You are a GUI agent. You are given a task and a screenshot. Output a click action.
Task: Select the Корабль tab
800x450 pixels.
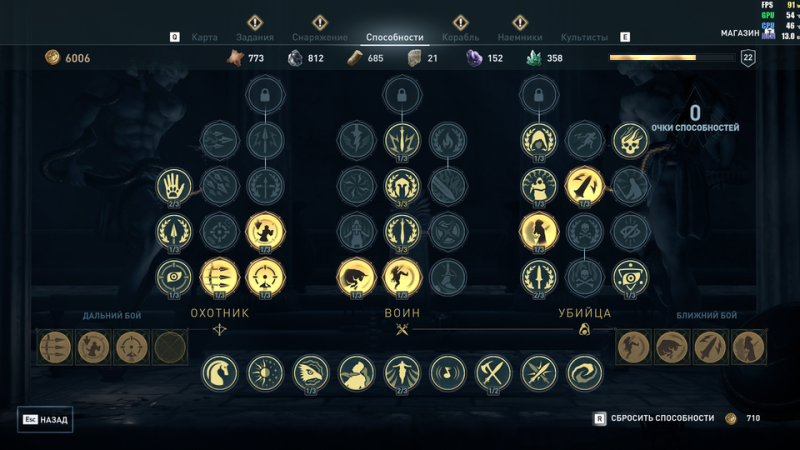click(x=460, y=37)
